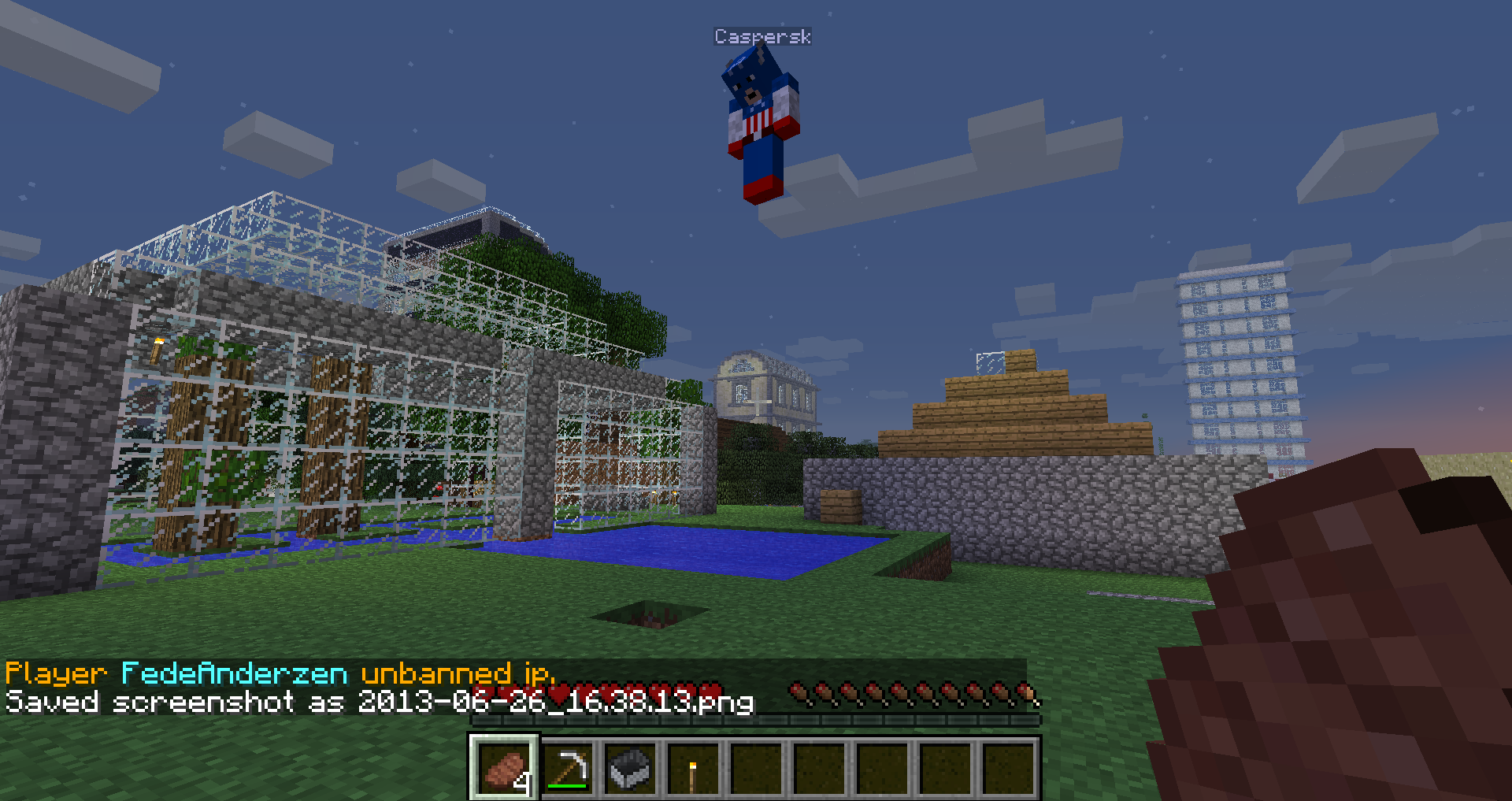Select the cooked meat hotbar slot
This screenshot has height=801, width=1512.
(x=505, y=768)
